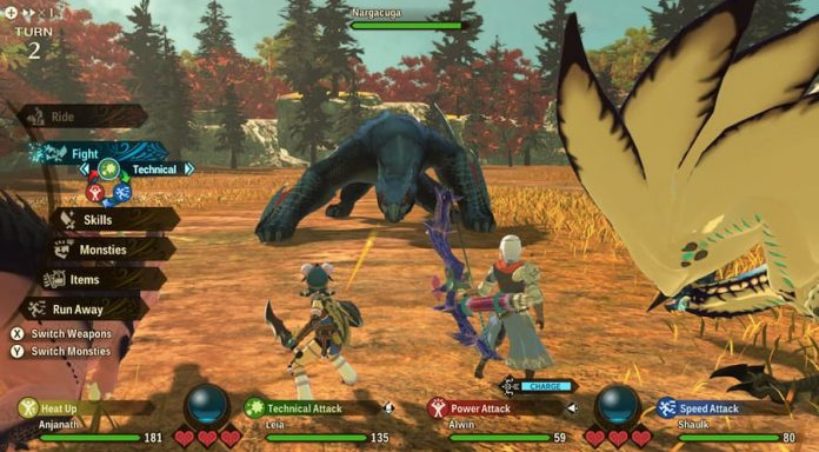Click the kinship gauge orb beside Shaulk
819x452 pixels.
(617, 405)
